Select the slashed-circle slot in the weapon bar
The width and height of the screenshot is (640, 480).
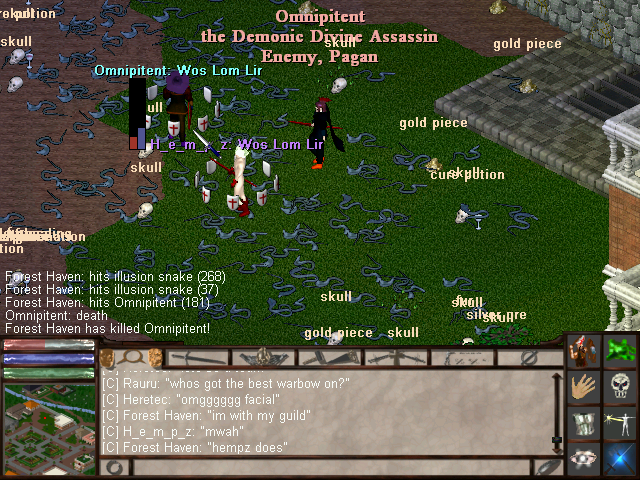(530, 357)
